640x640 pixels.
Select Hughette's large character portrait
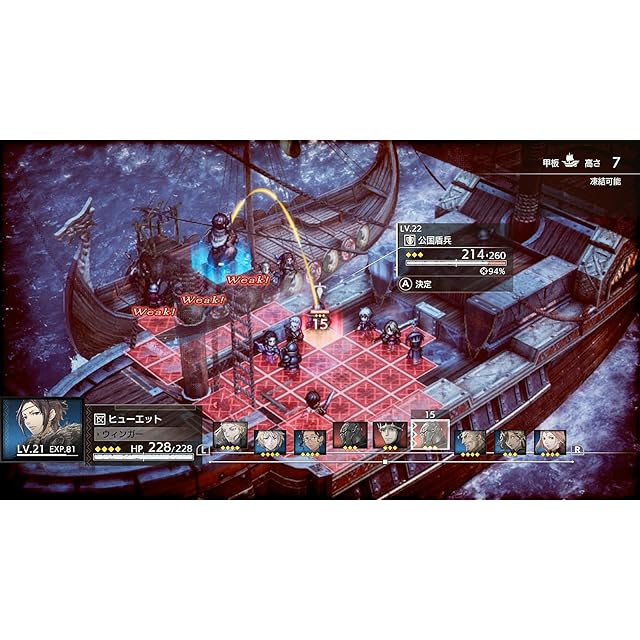[42, 428]
